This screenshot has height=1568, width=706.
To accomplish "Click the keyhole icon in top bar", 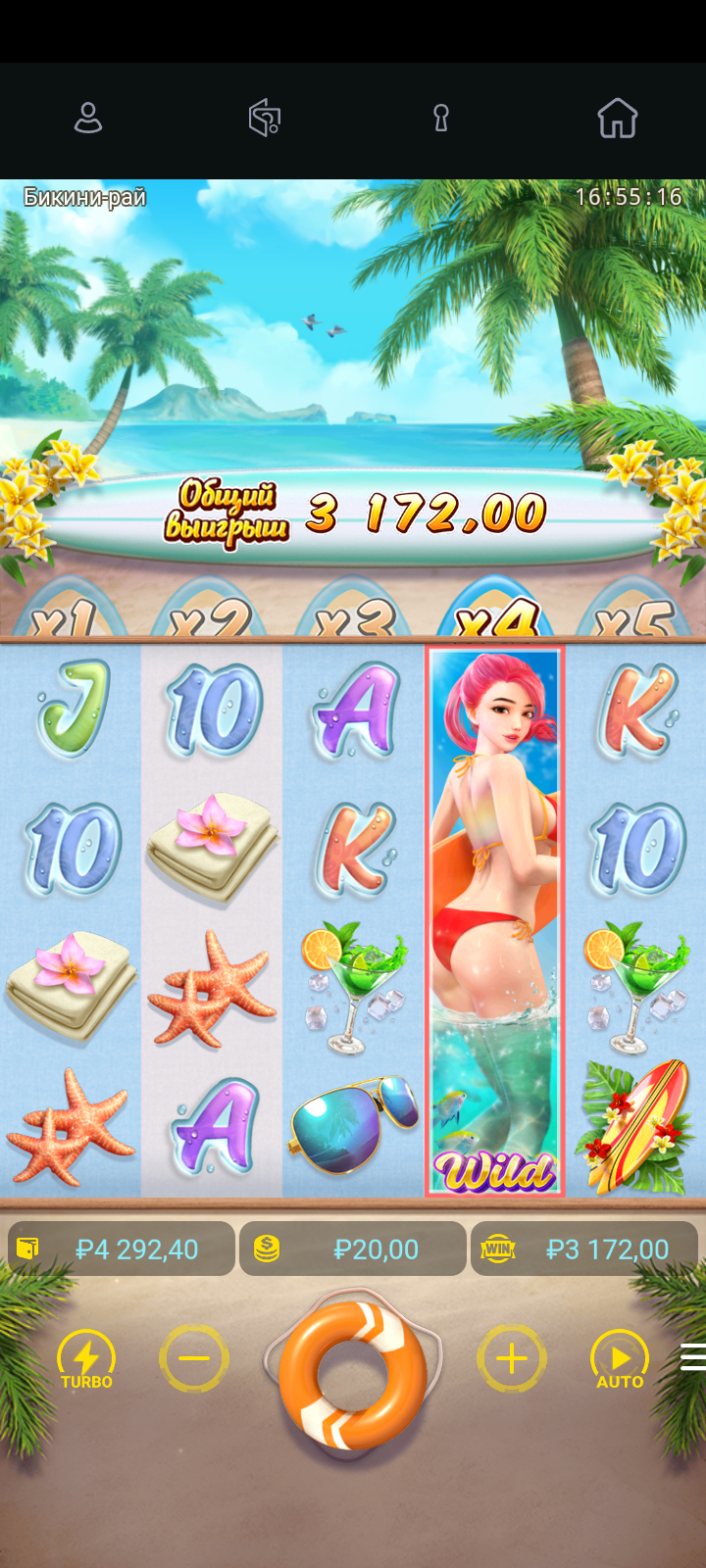I will [x=441, y=119].
